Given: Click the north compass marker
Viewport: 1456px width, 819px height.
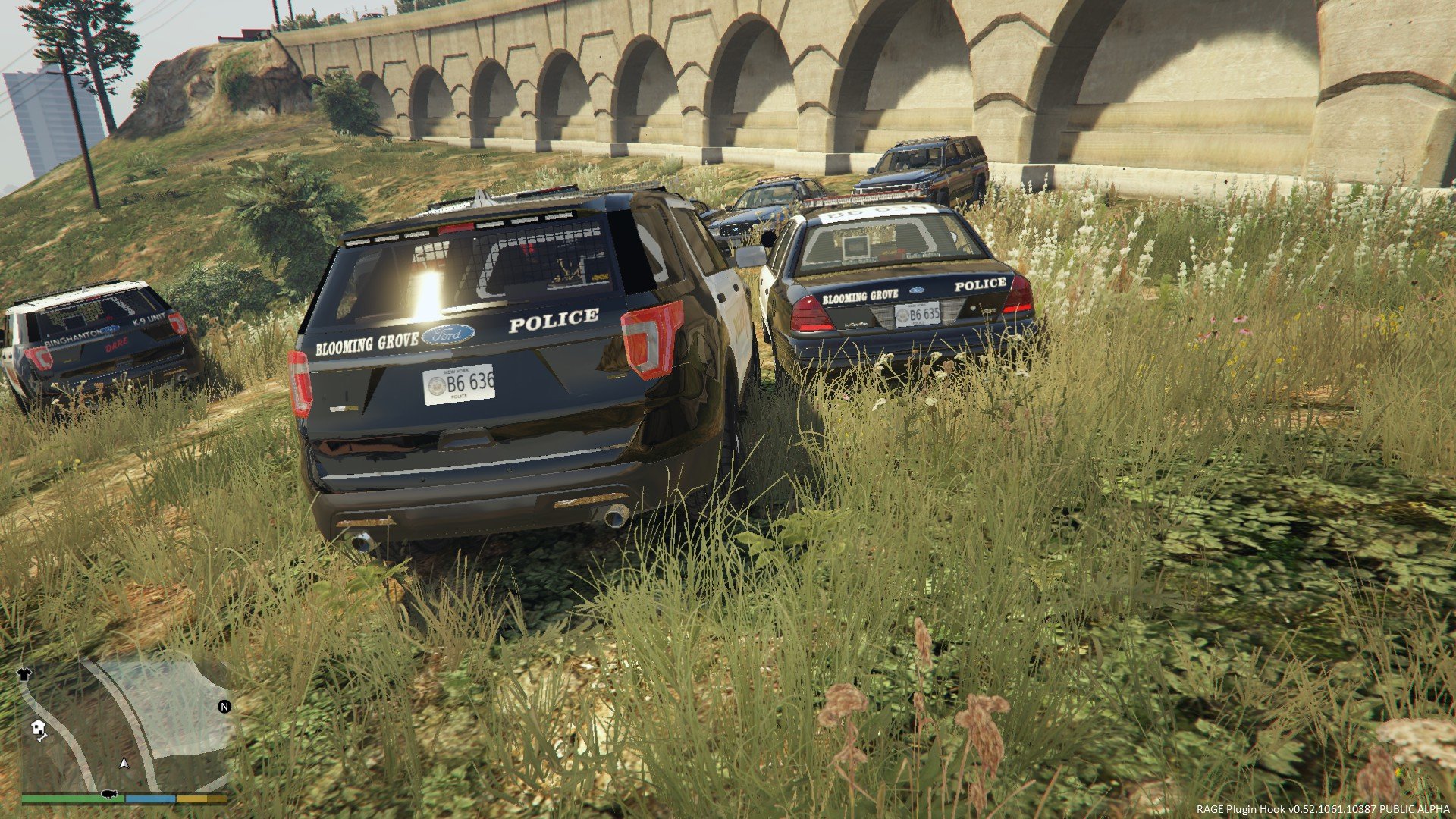Looking at the screenshot, I should pyautogui.click(x=224, y=707).
